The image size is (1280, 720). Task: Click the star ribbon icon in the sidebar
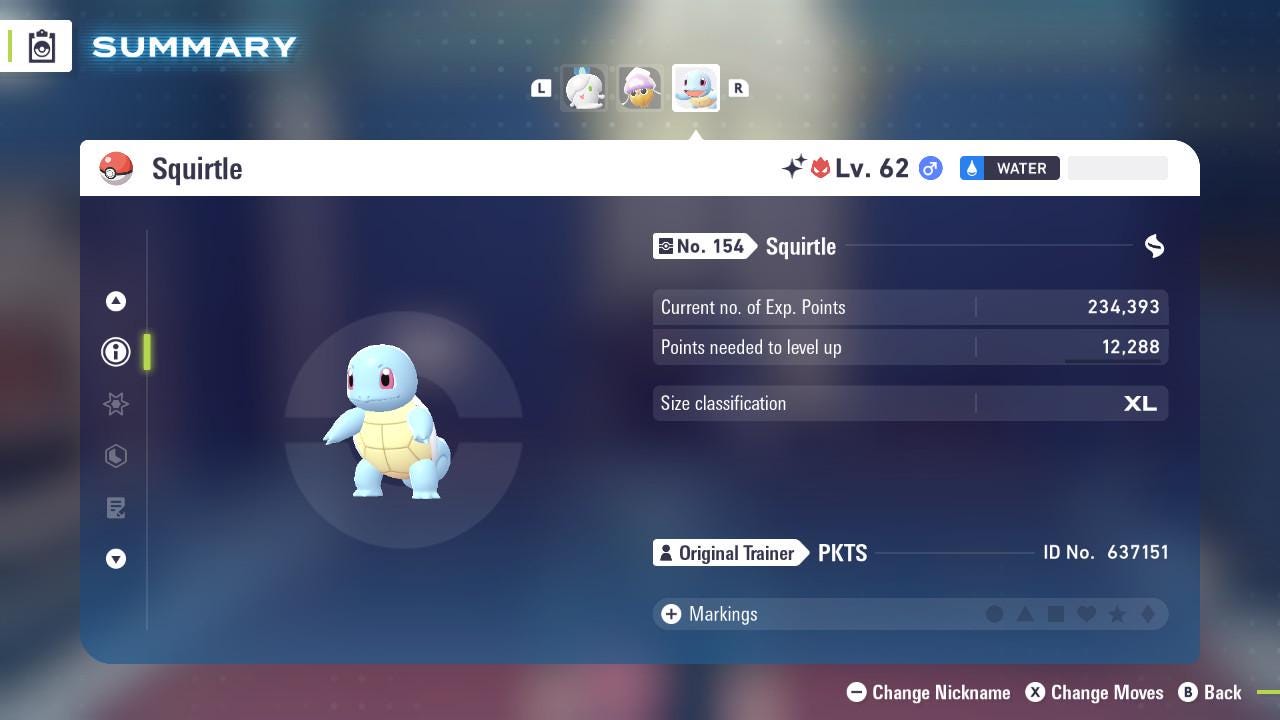click(116, 404)
